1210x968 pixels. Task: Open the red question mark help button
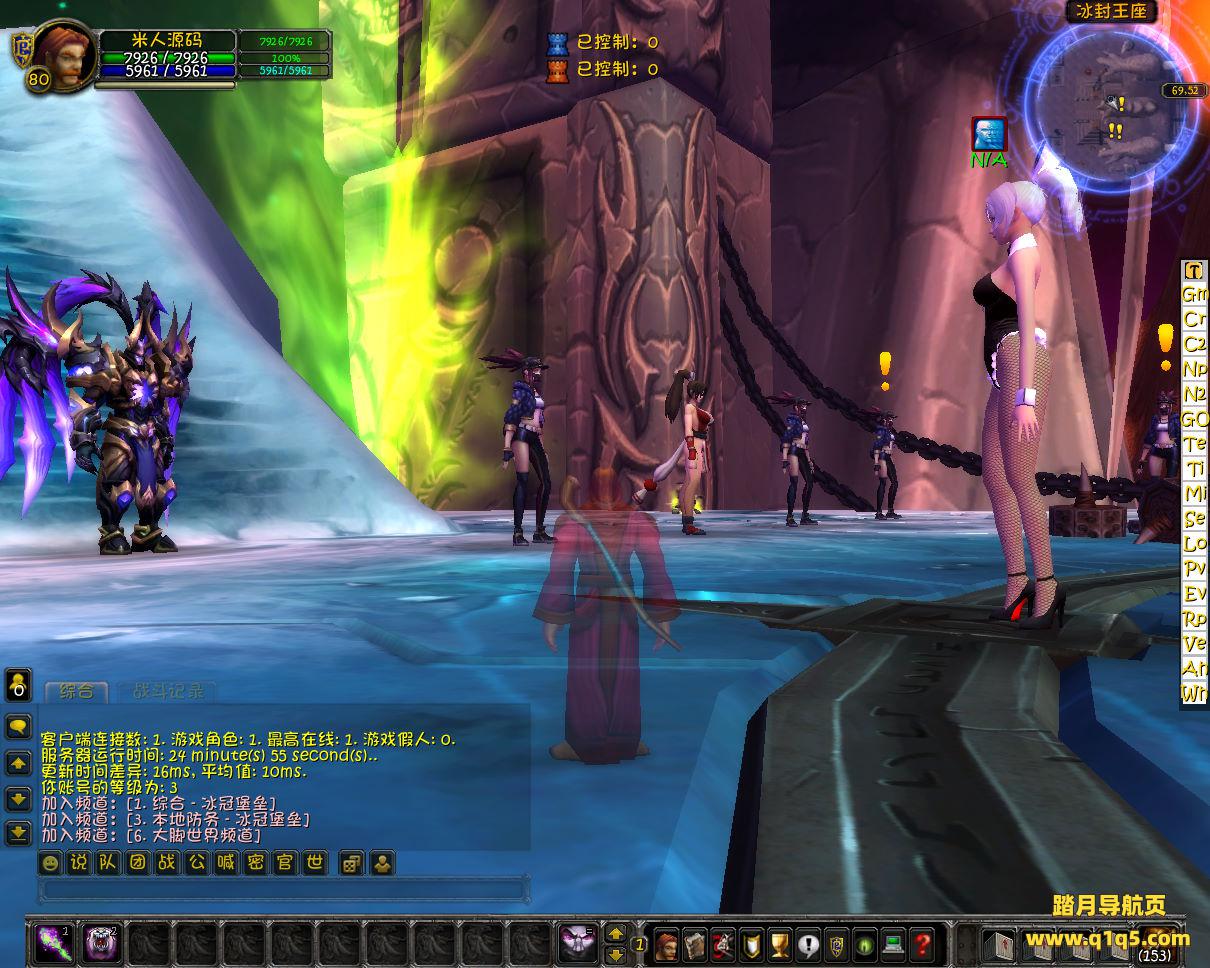(x=922, y=943)
